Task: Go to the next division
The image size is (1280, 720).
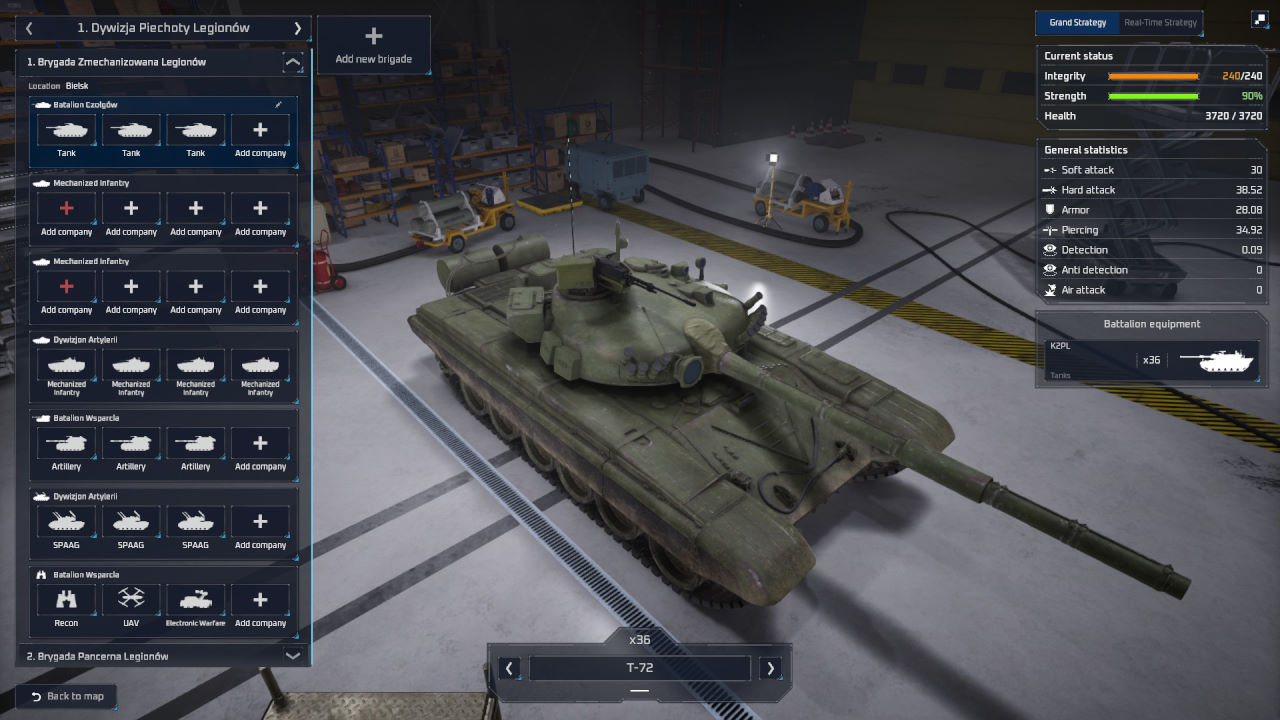Action: tap(297, 29)
